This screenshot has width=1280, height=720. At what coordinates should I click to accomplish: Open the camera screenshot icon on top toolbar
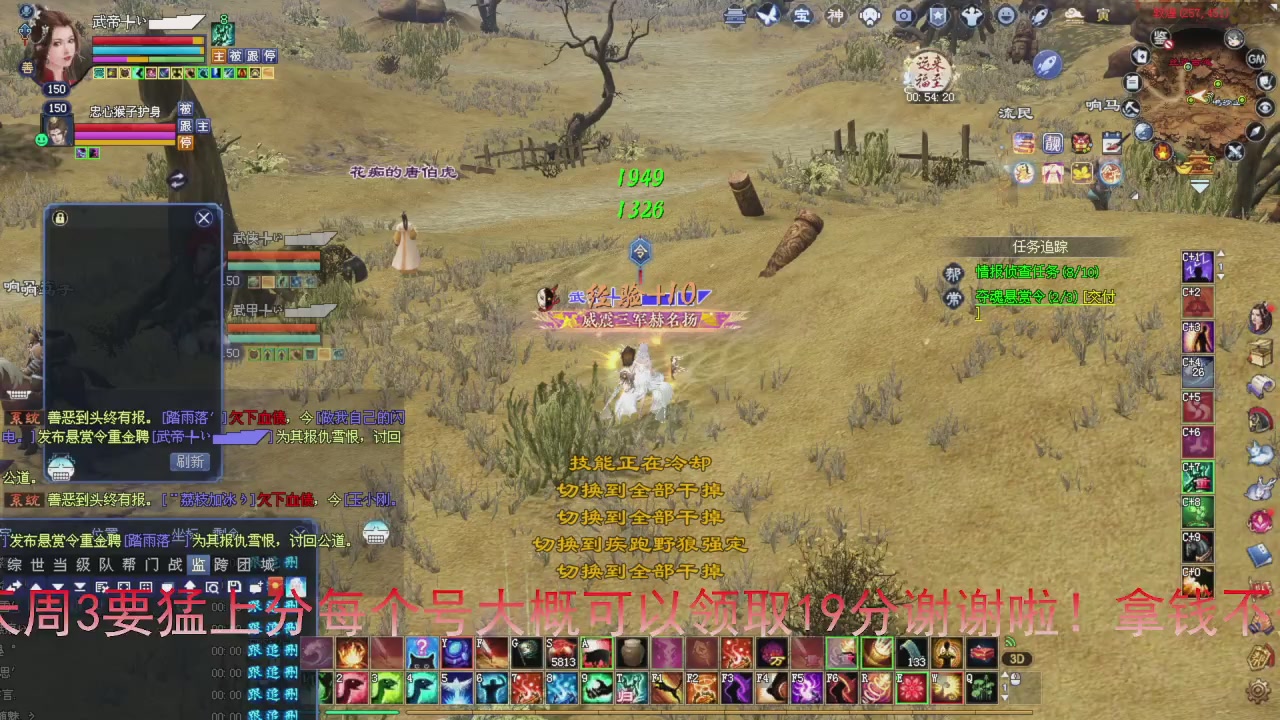(904, 17)
